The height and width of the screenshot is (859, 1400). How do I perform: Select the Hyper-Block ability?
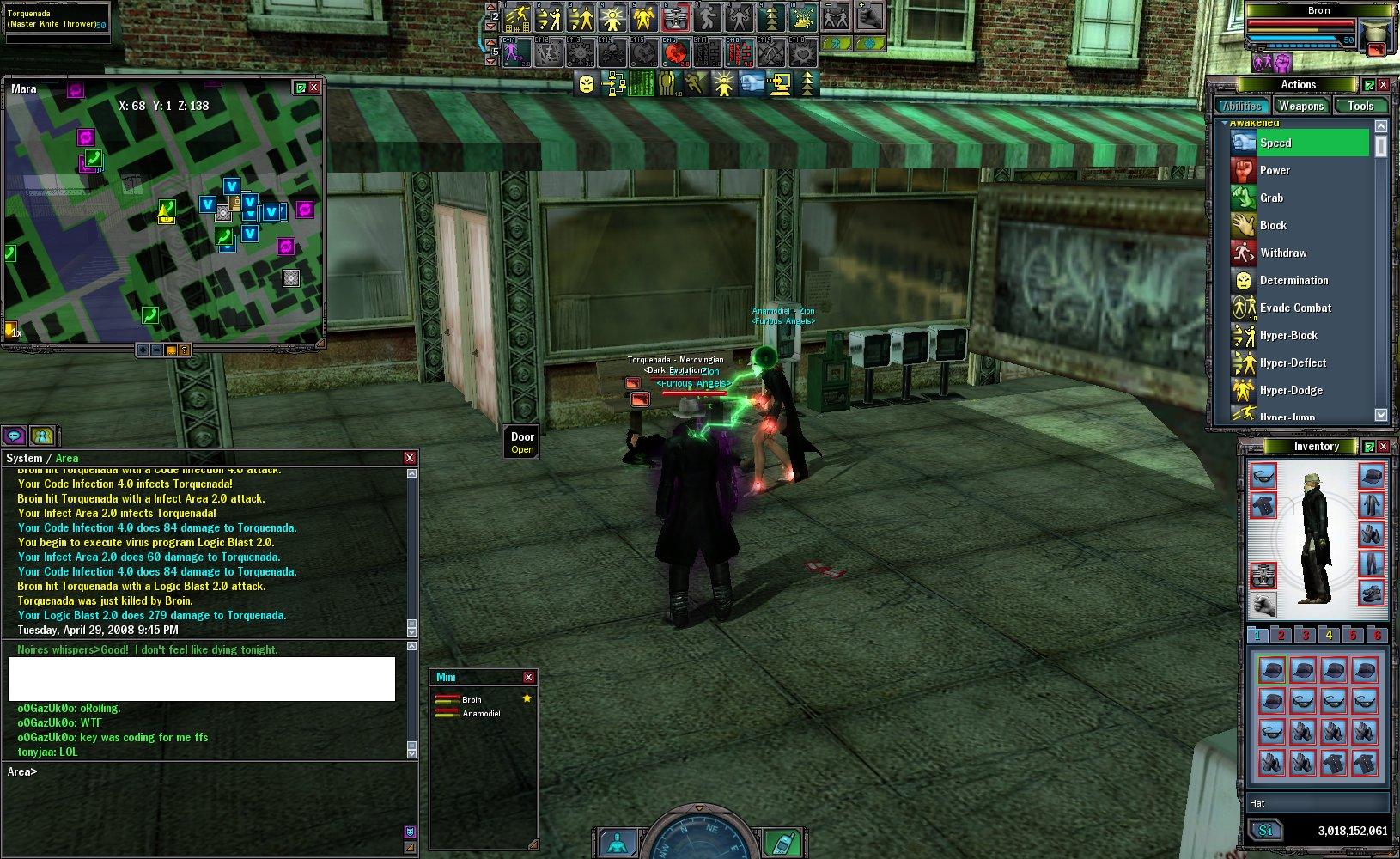pyautogui.click(x=1288, y=336)
